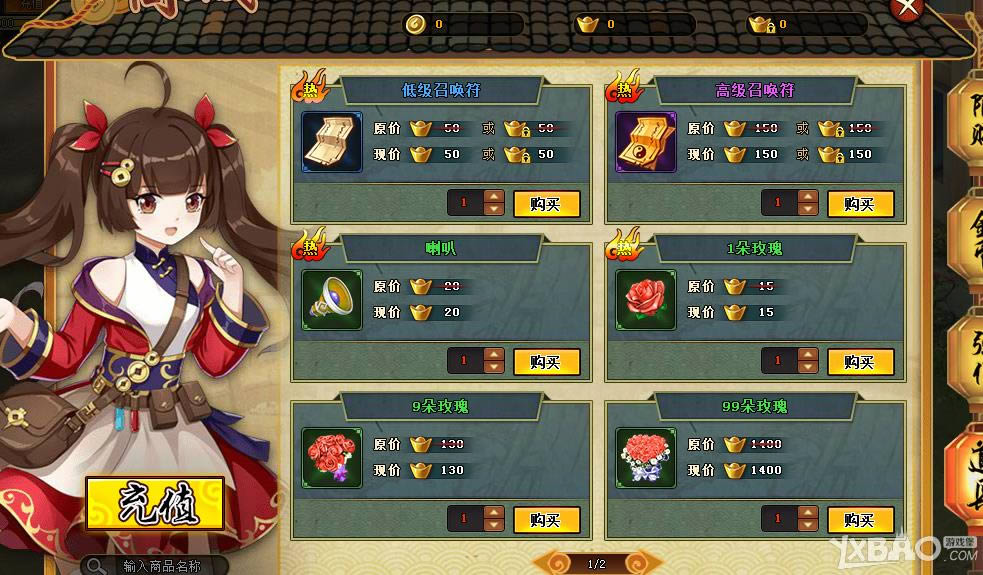
Task: Decrease quantity for 高级召唤符
Action: 808,210
